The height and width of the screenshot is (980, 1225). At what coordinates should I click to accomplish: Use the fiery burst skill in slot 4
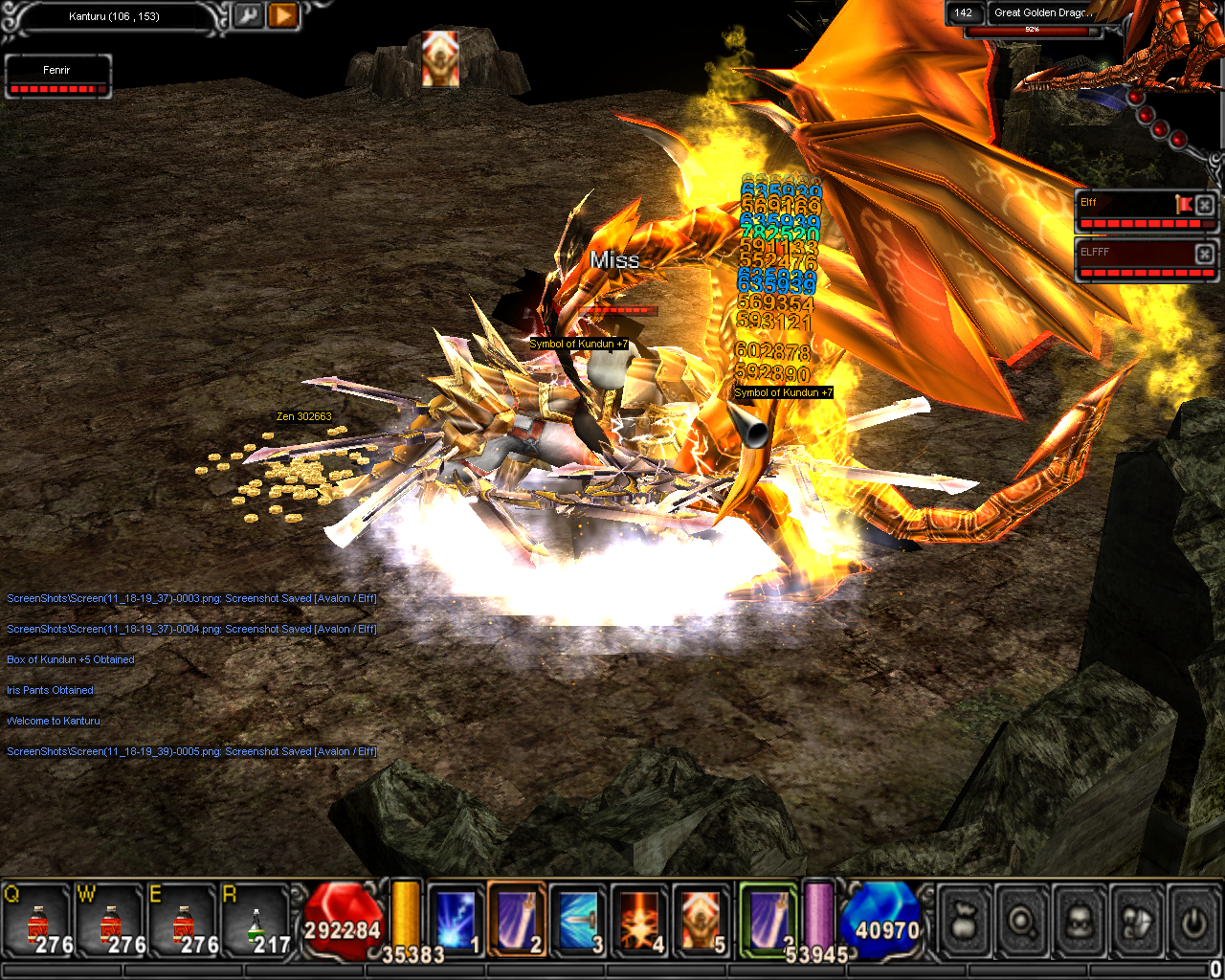coord(640,921)
